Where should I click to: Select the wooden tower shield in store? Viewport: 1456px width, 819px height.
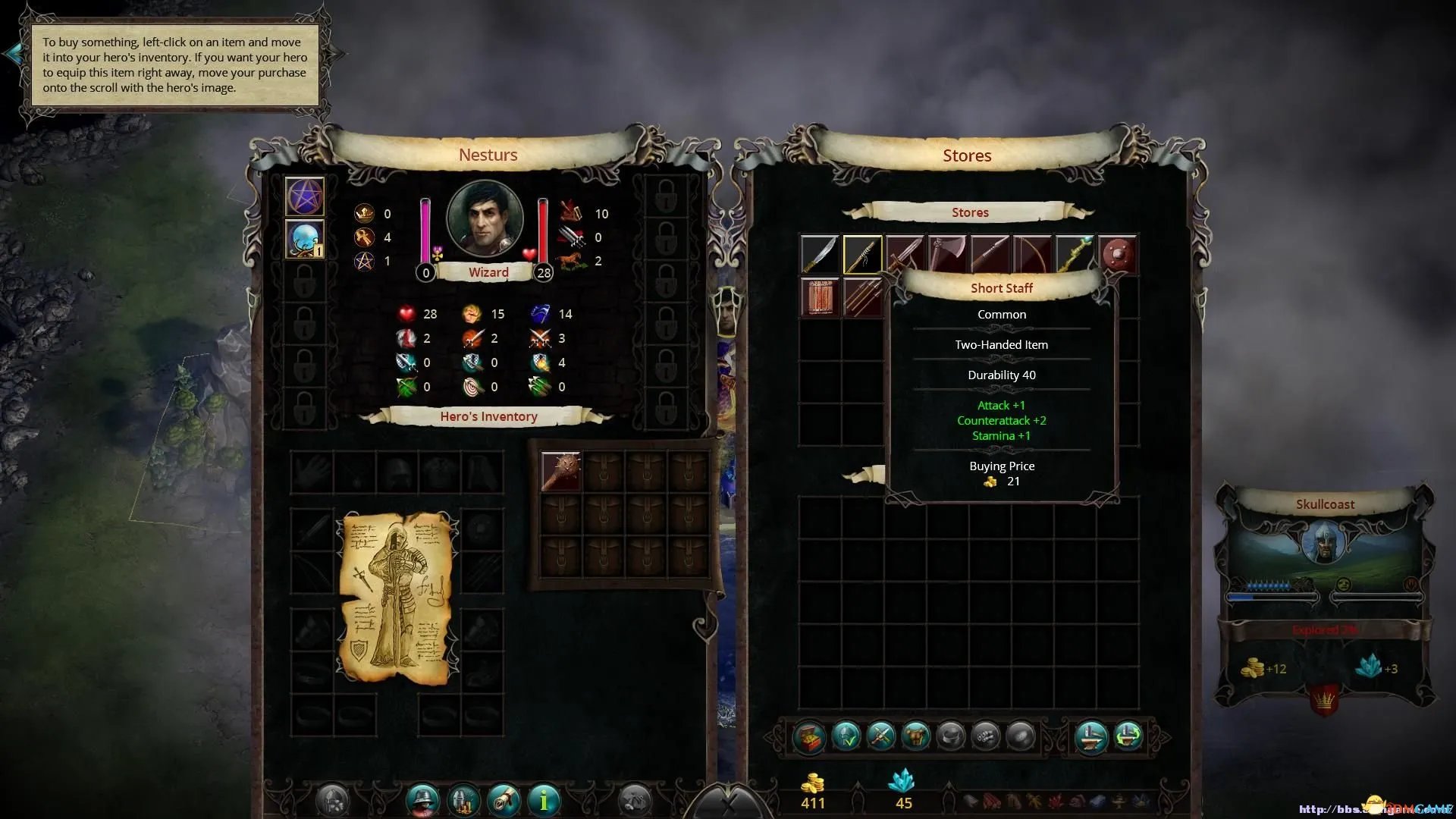coord(820,297)
